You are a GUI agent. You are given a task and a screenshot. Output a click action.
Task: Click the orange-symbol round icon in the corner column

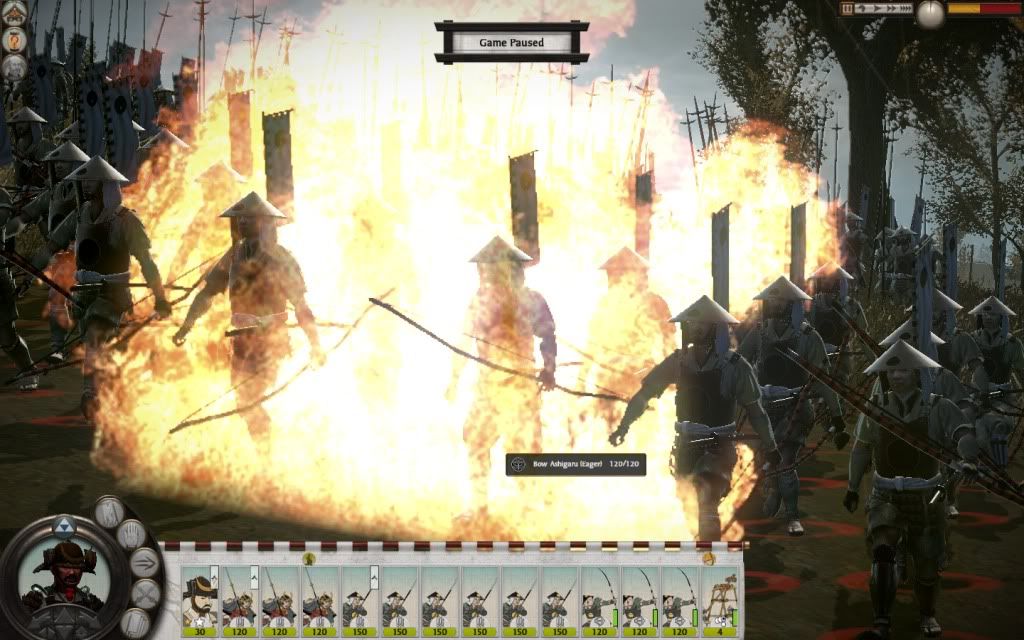[x=14, y=39]
